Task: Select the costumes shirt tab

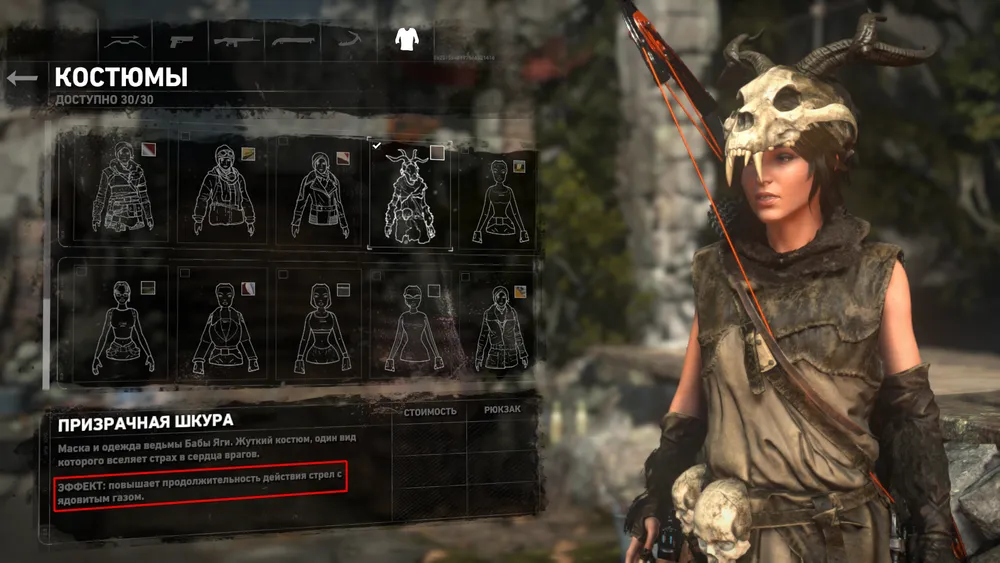Action: pos(405,40)
